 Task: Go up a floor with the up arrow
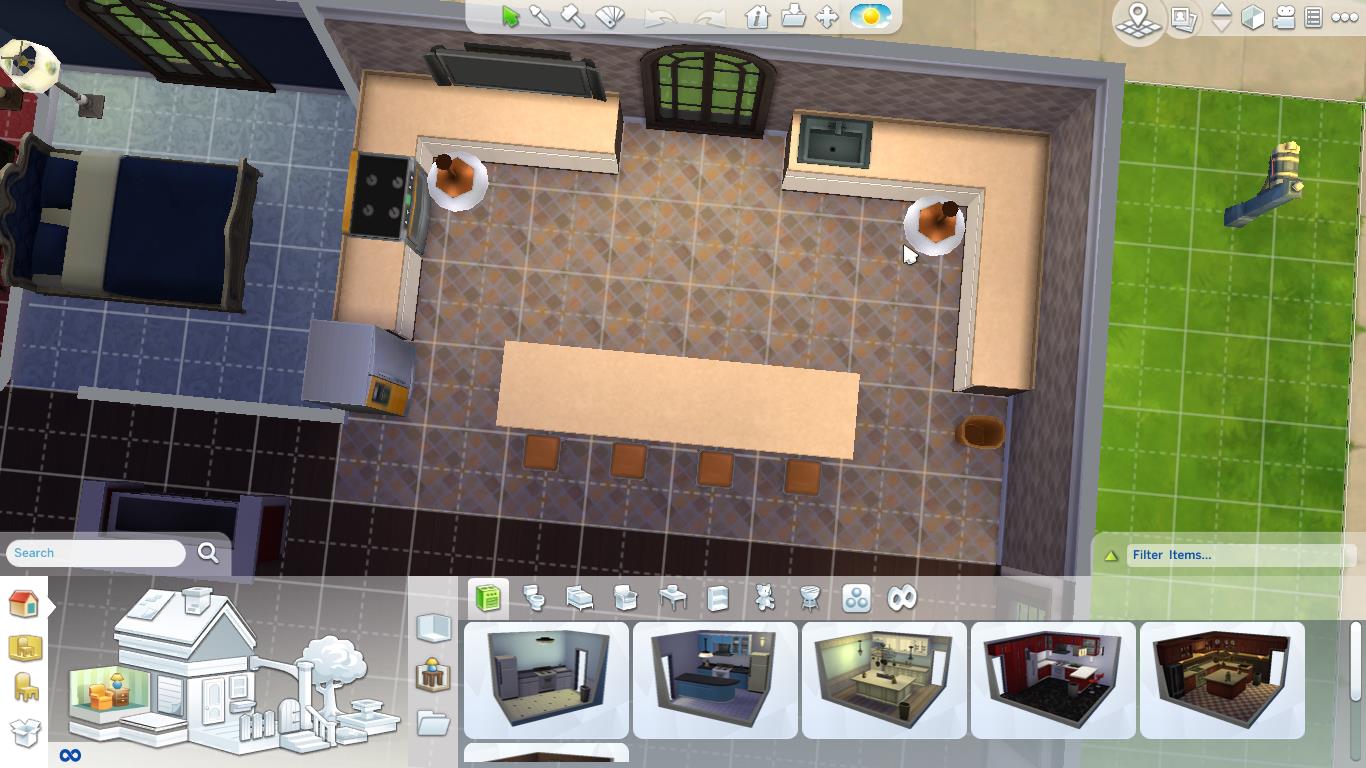click(x=1221, y=12)
